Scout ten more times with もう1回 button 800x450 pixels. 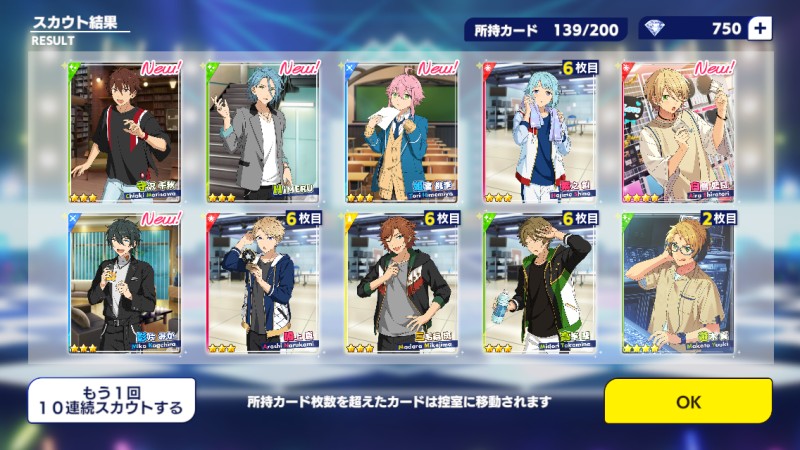click(x=111, y=400)
